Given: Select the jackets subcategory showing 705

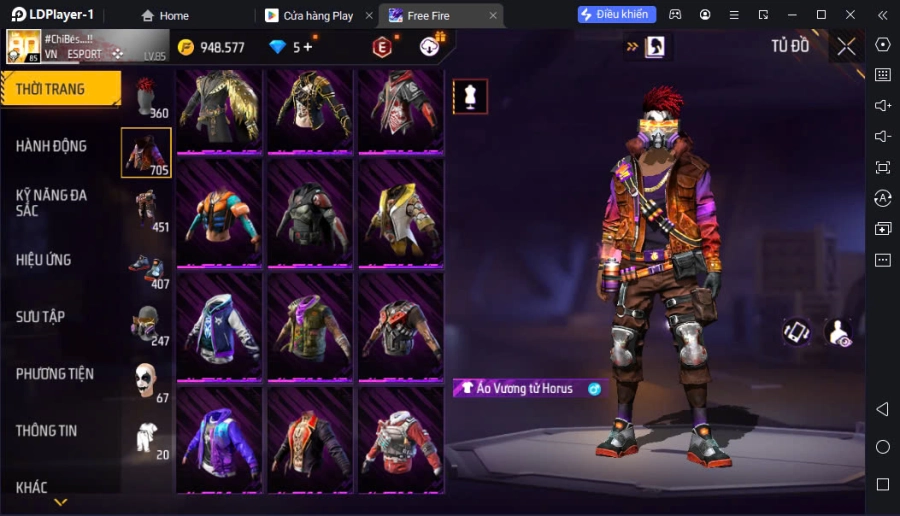Looking at the screenshot, I should tap(146, 153).
